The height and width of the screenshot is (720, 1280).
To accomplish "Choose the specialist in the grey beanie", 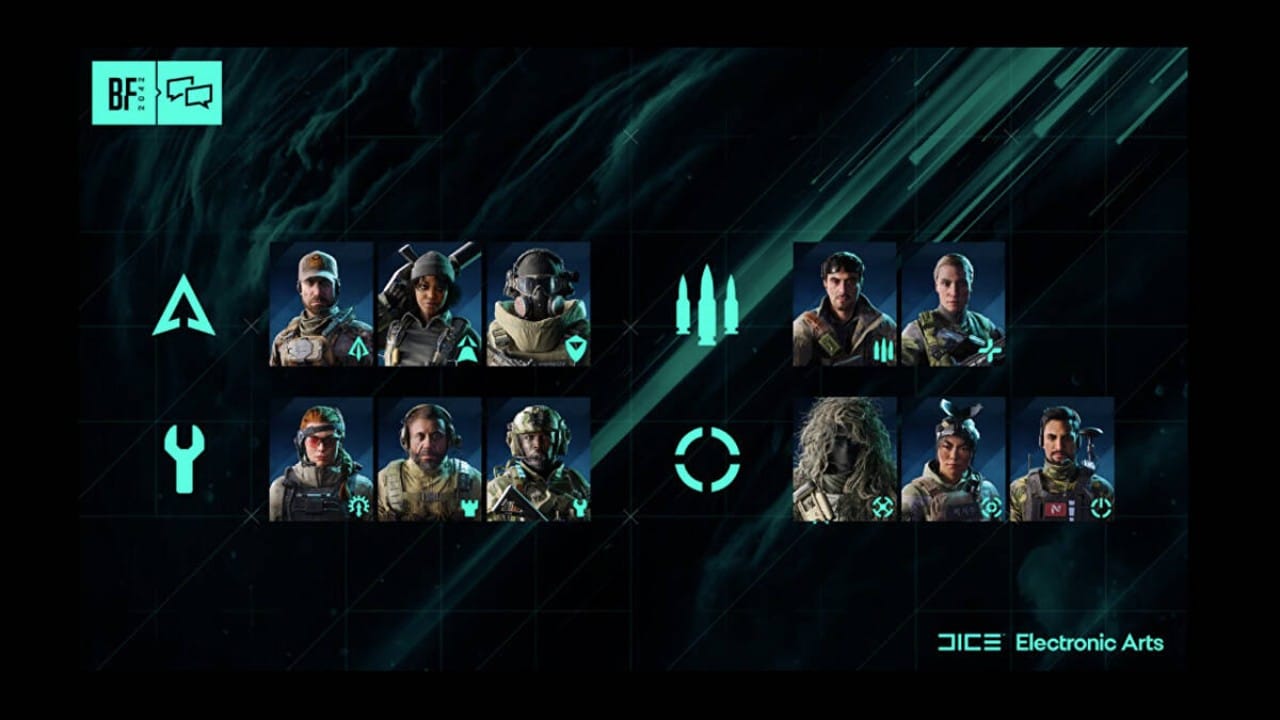I will point(429,304).
